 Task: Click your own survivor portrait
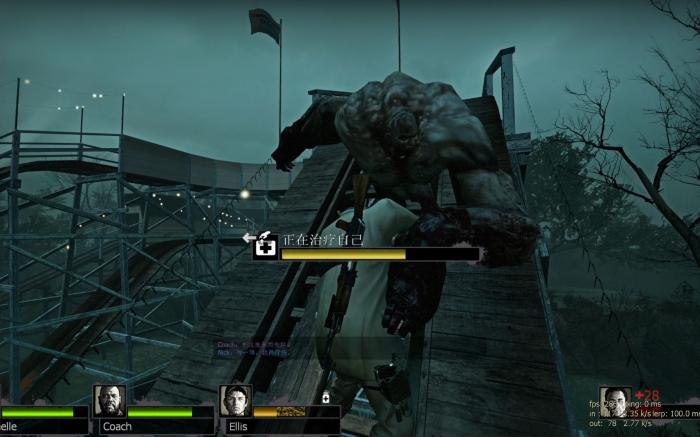(x=614, y=403)
